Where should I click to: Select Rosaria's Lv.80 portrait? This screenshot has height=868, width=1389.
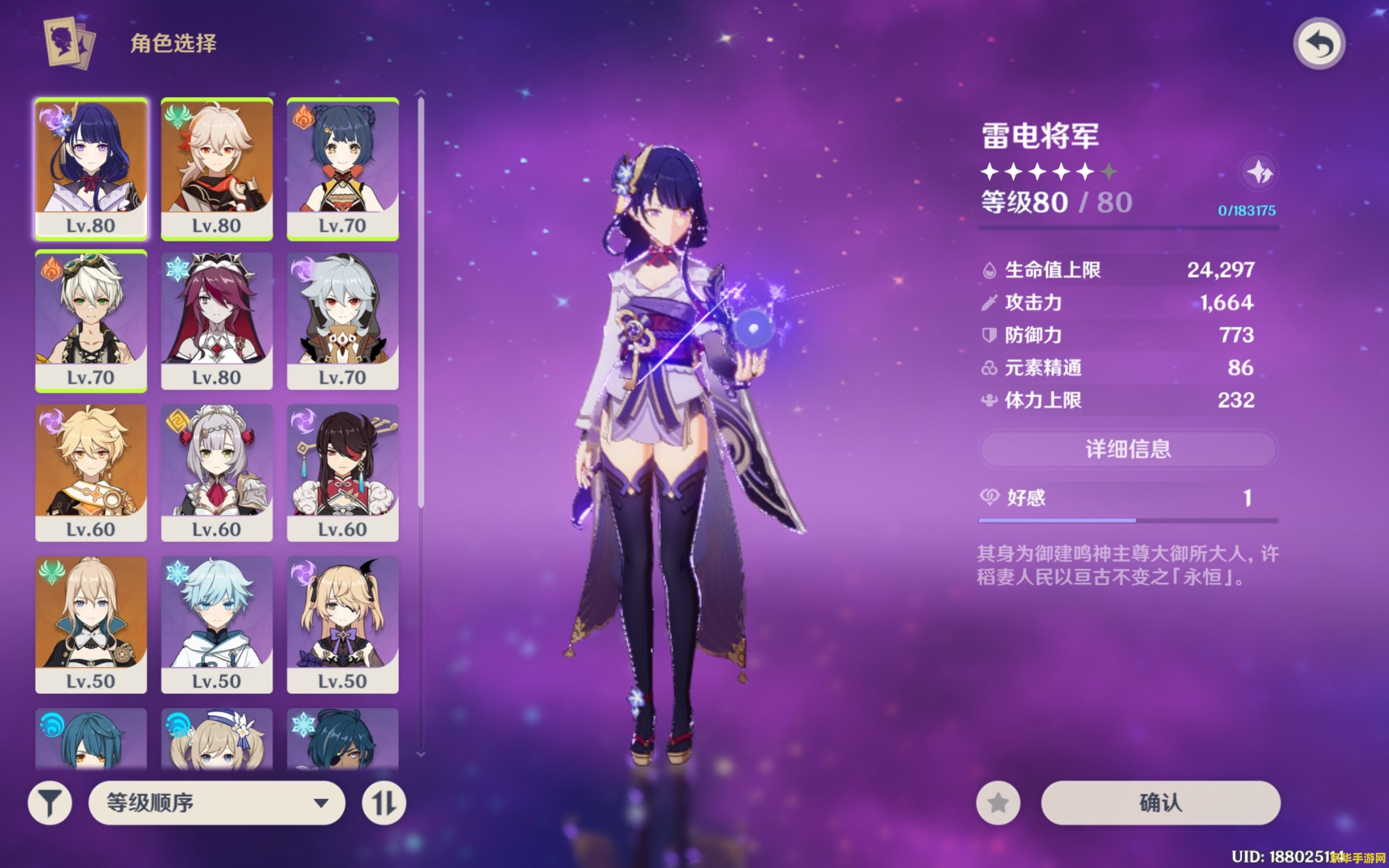coord(216,320)
